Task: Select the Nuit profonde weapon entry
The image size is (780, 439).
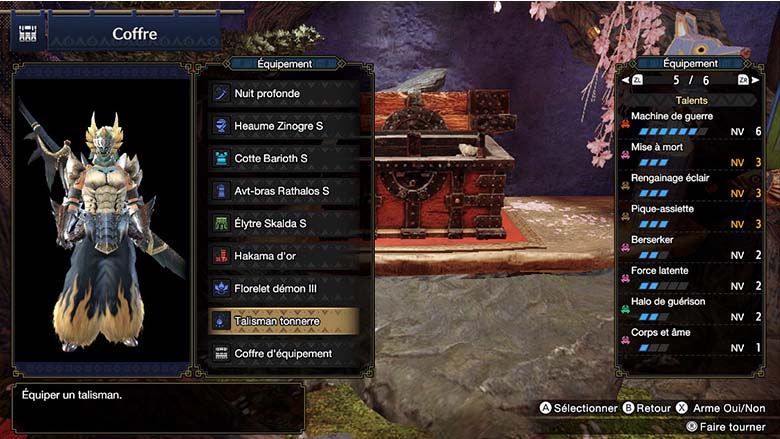Action: 284,93
